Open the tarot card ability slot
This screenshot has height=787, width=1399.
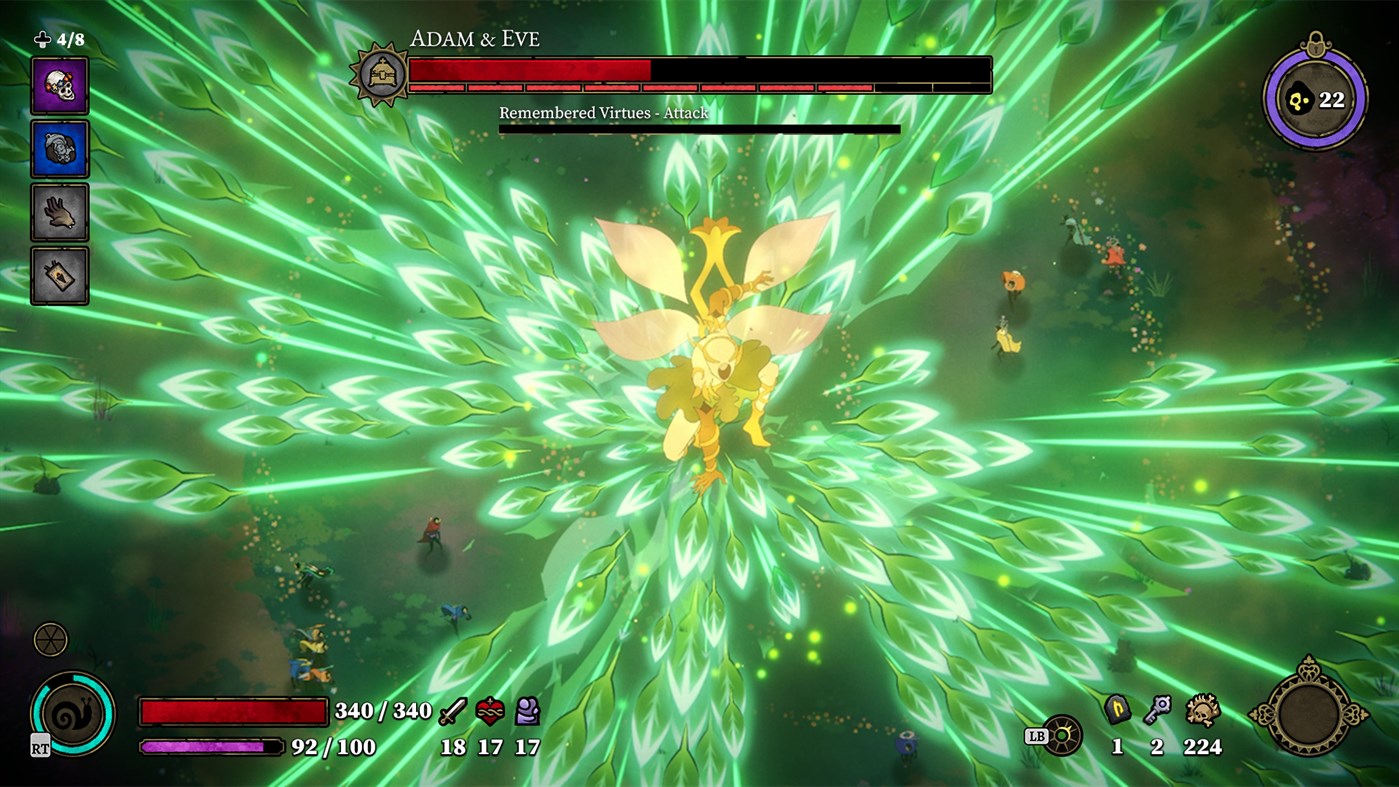pos(60,274)
